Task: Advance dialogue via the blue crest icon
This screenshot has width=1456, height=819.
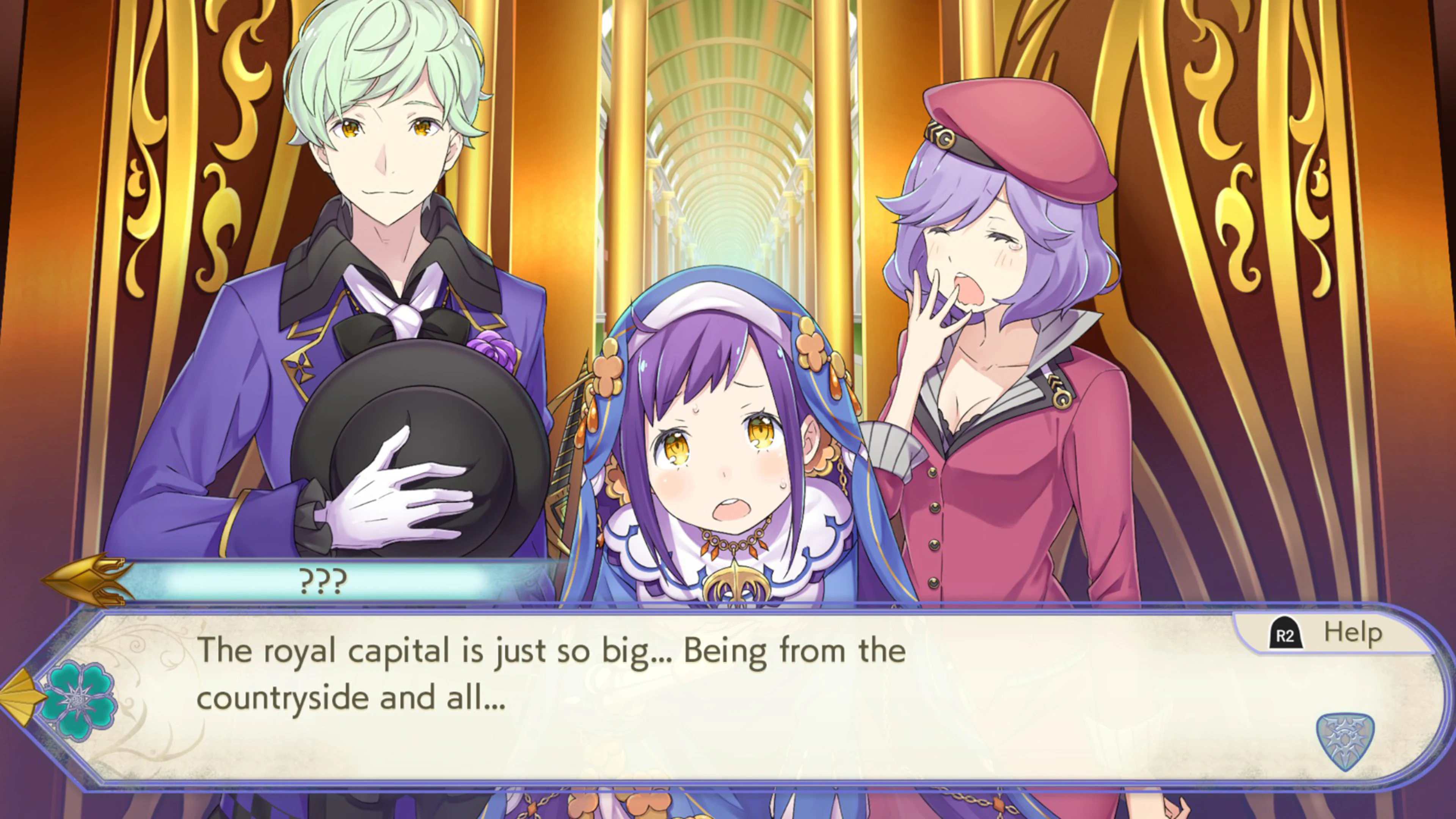Action: [1345, 741]
